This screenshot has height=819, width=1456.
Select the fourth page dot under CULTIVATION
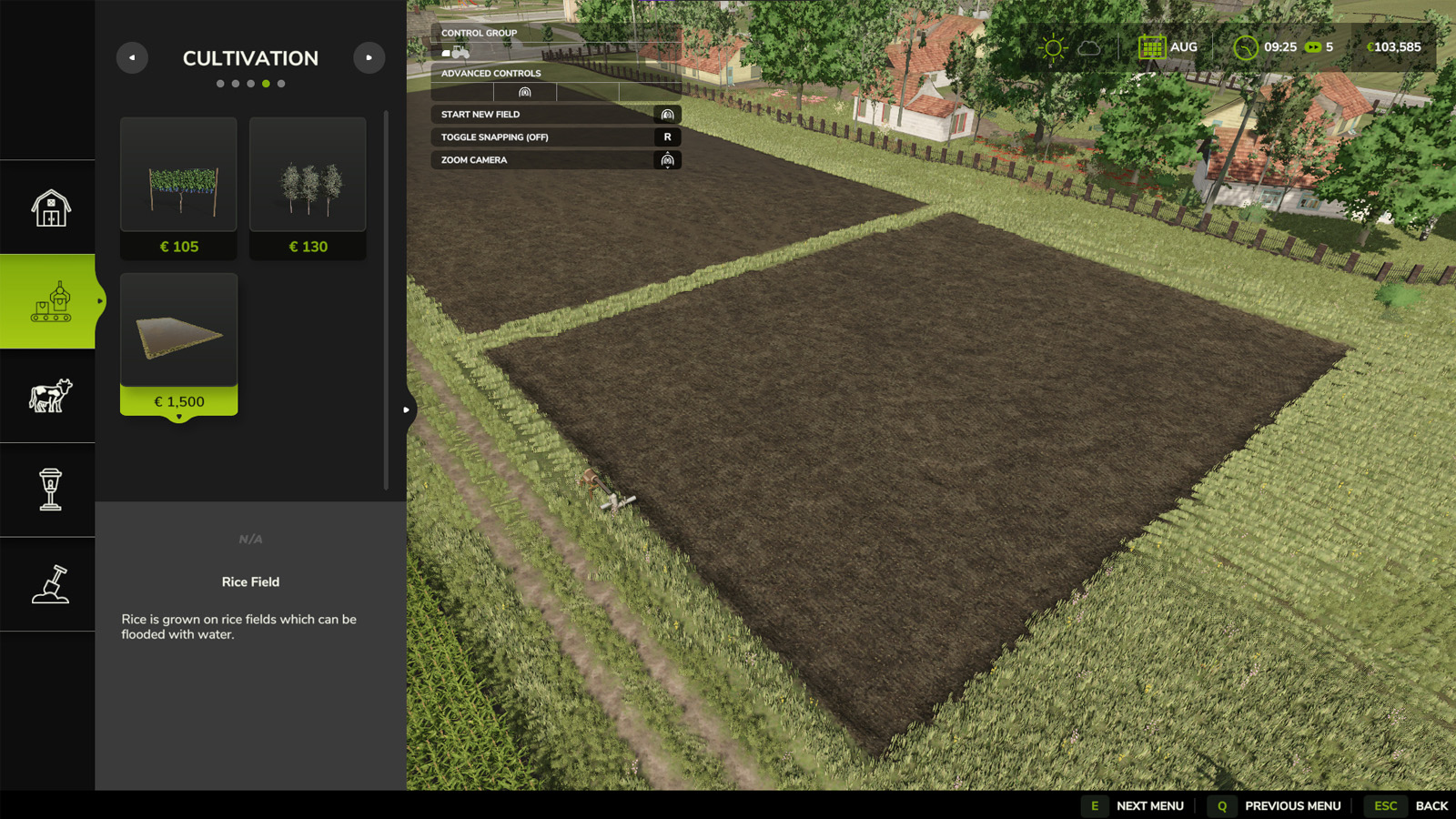point(266,83)
